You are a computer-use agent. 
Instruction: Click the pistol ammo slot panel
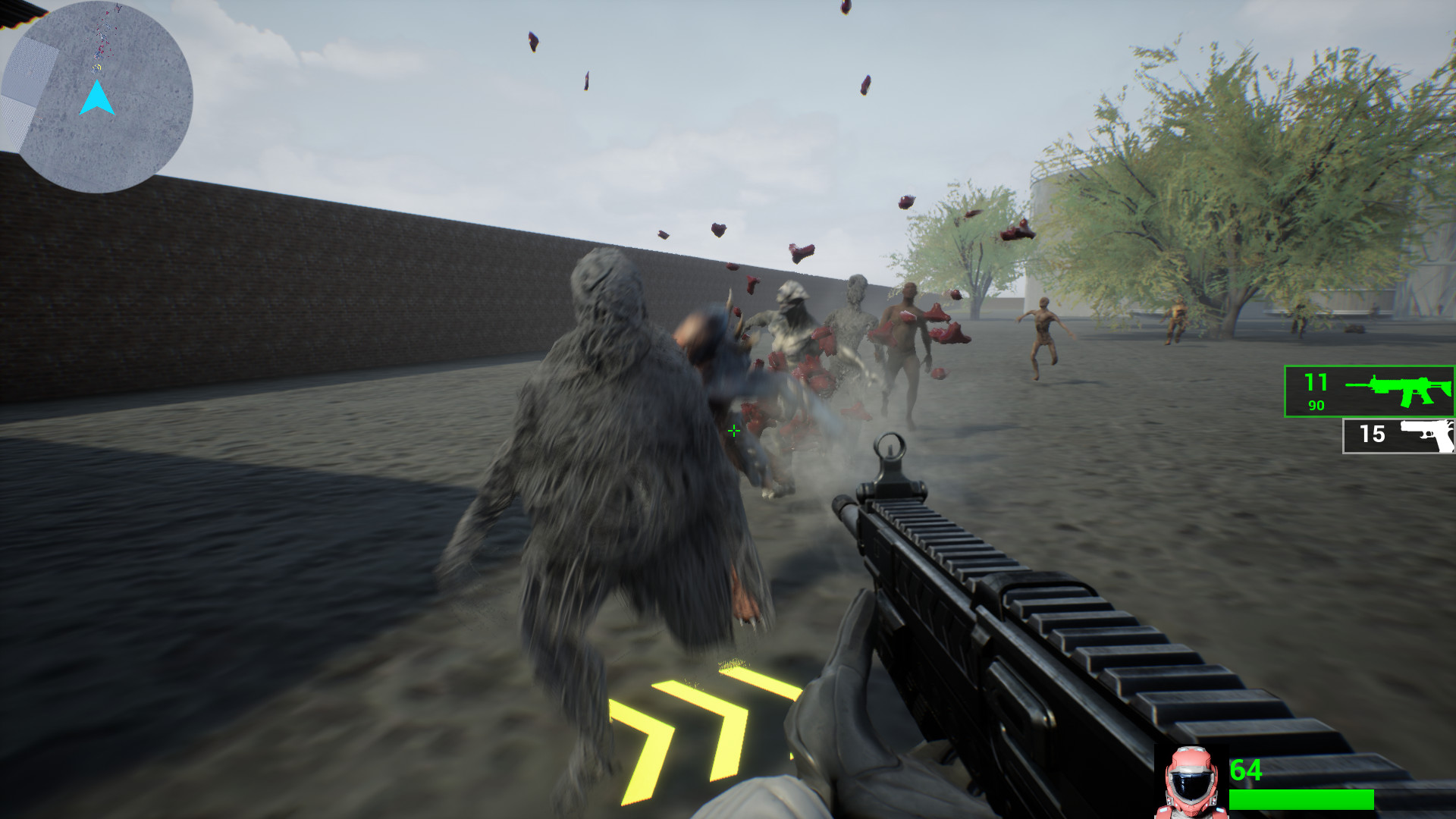(1400, 435)
